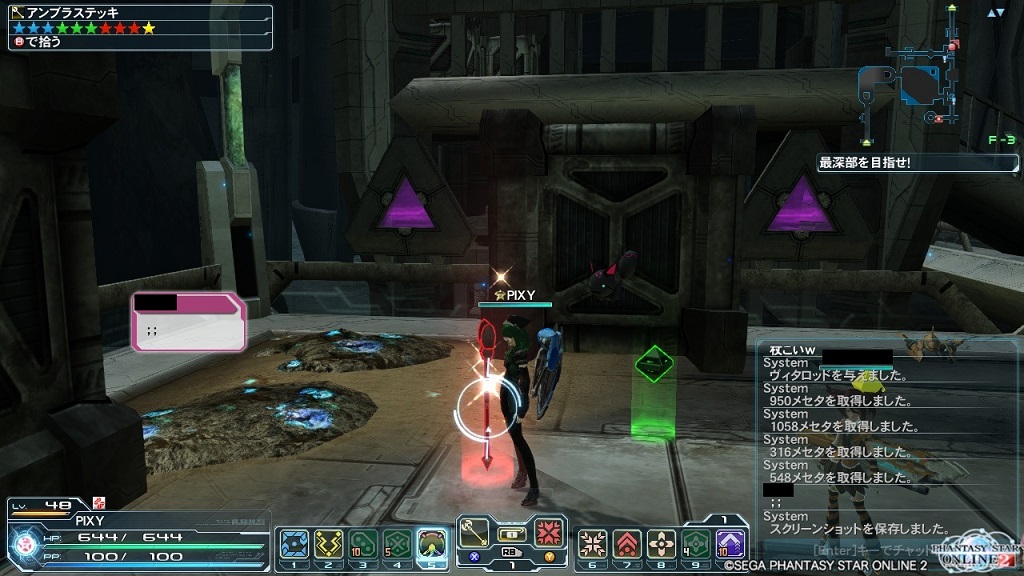Use the green consumable with count 10
Image resolution: width=1024 pixels, height=576 pixels.
[x=363, y=544]
